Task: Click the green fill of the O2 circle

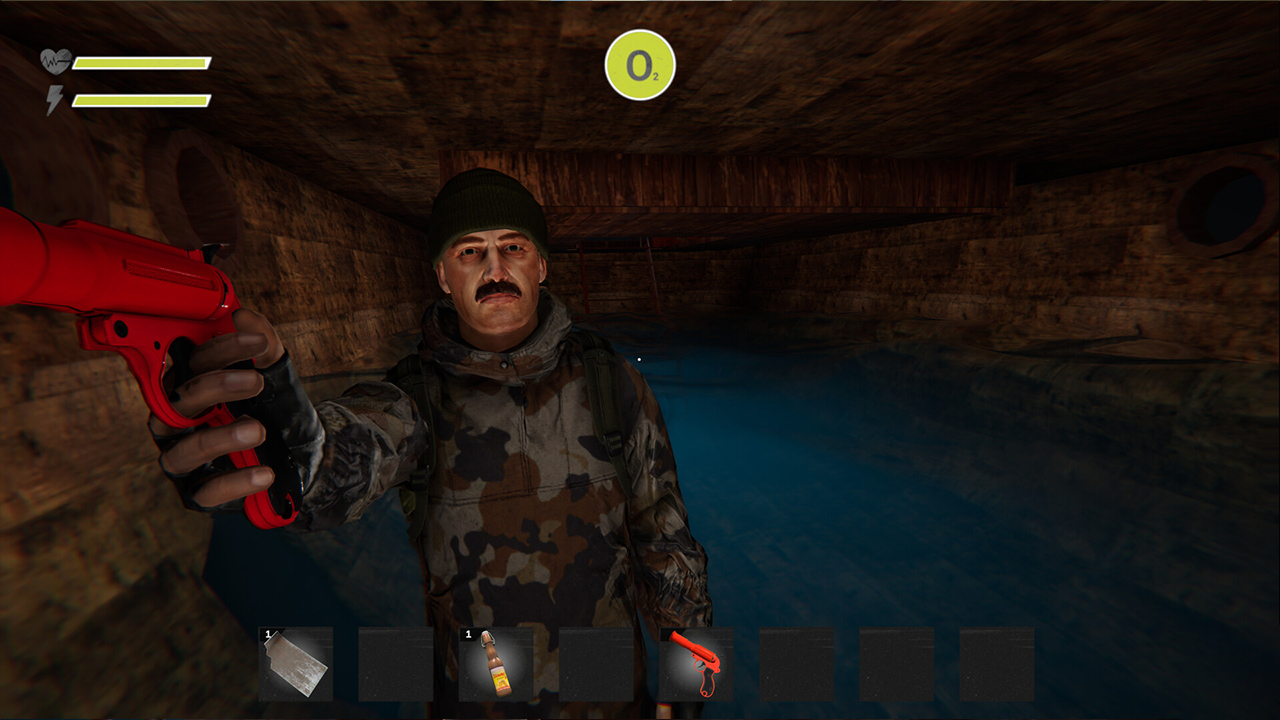Action: click(x=640, y=64)
